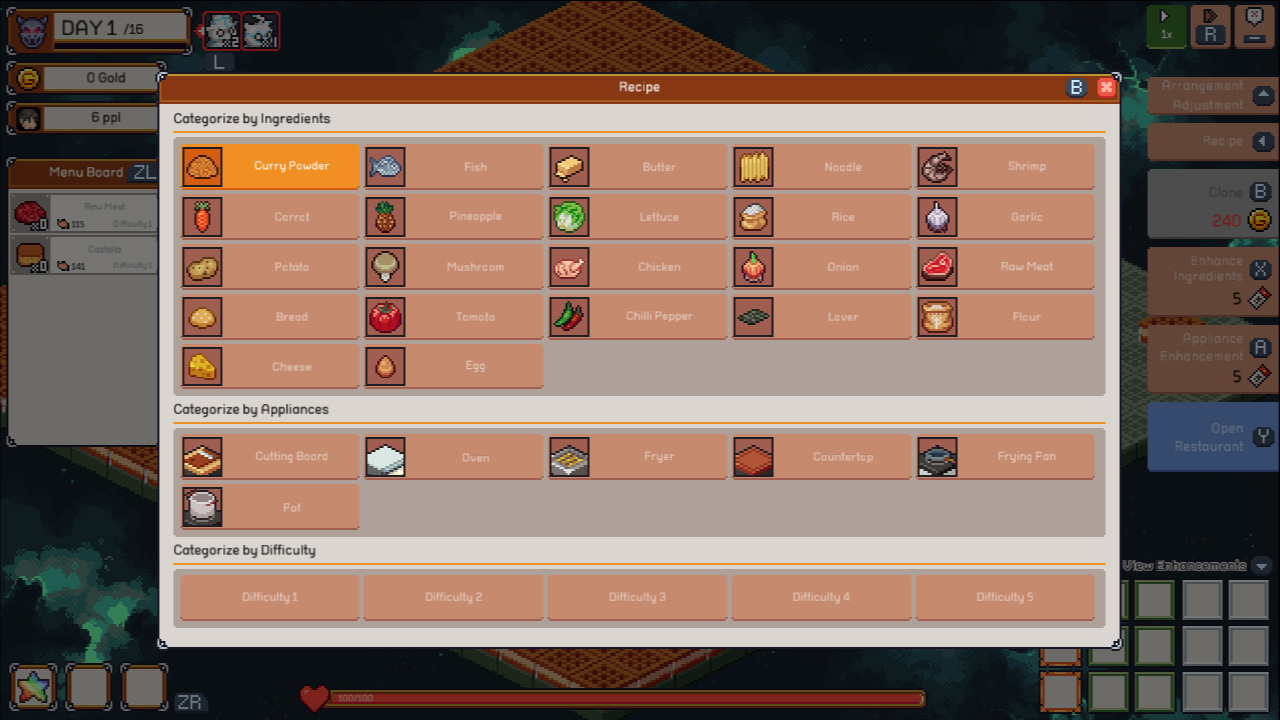Toggle the 1x game speed control
Viewport: 1280px width, 720px height.
pyautogui.click(x=1166, y=27)
